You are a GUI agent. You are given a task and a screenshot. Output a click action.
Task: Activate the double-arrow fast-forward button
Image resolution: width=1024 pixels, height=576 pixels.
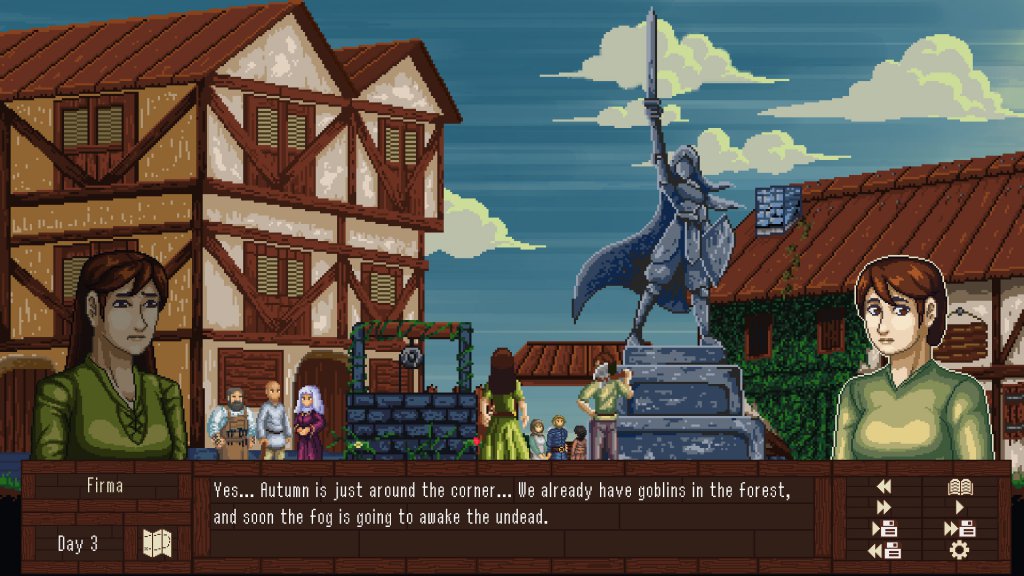click(x=883, y=508)
